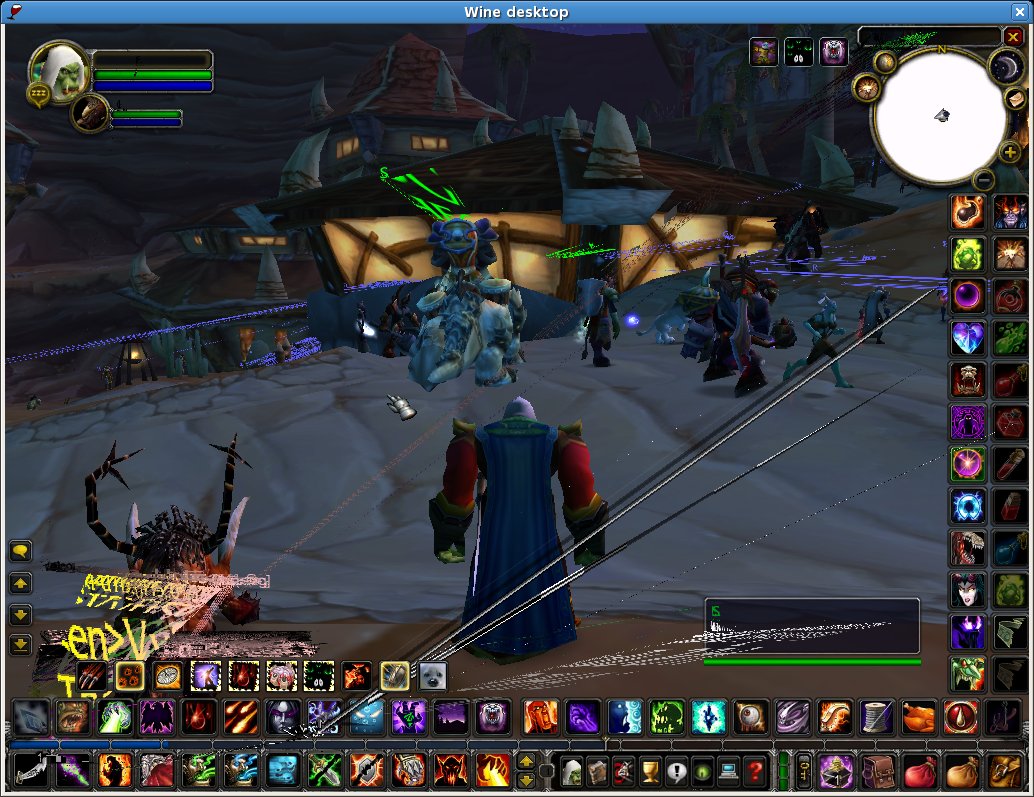1034x797 pixels.
Task: Open the chat speech bubble menu
Action: pos(20,550)
